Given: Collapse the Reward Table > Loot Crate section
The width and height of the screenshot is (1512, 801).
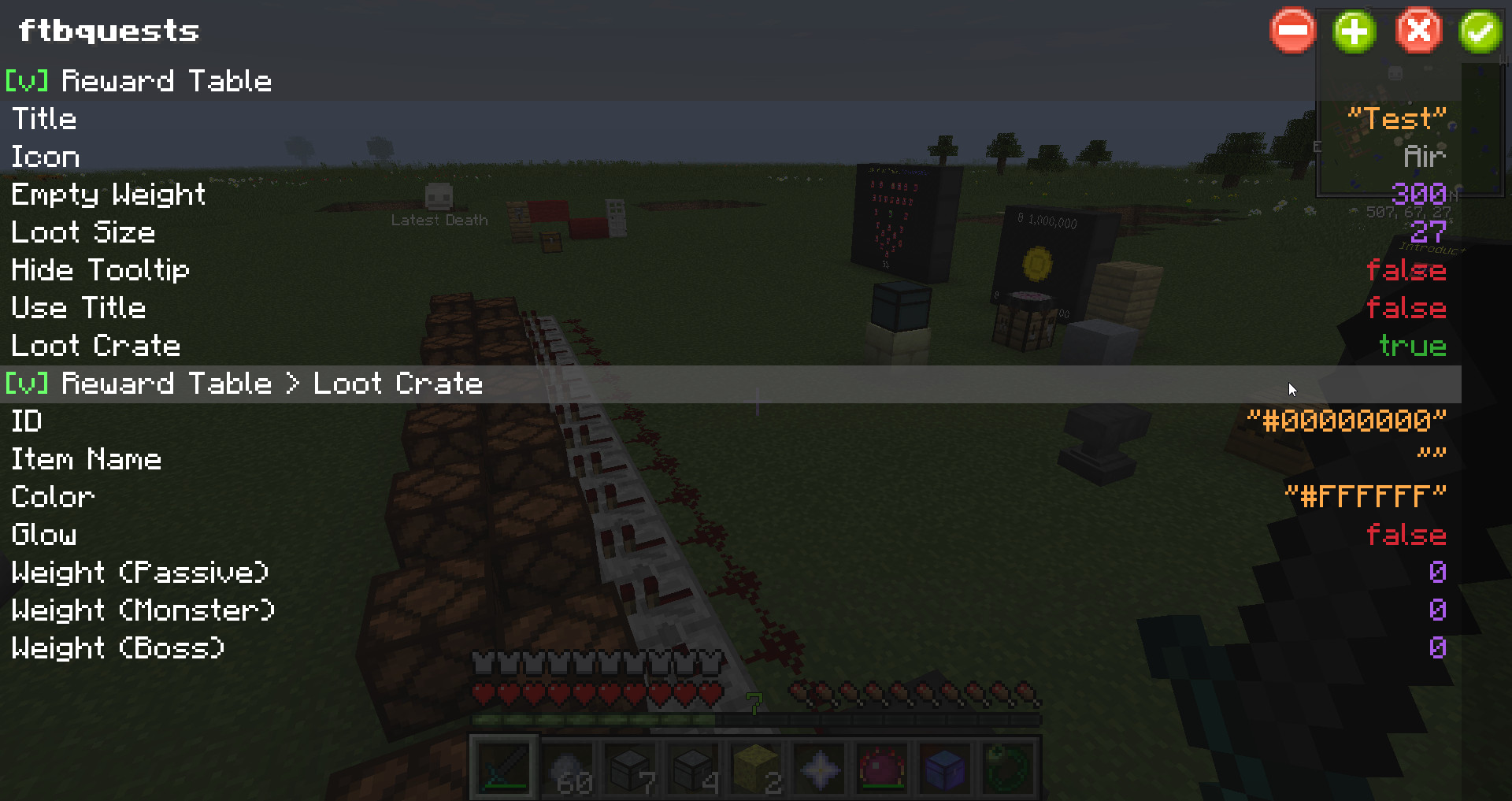Looking at the screenshot, I should [244, 384].
